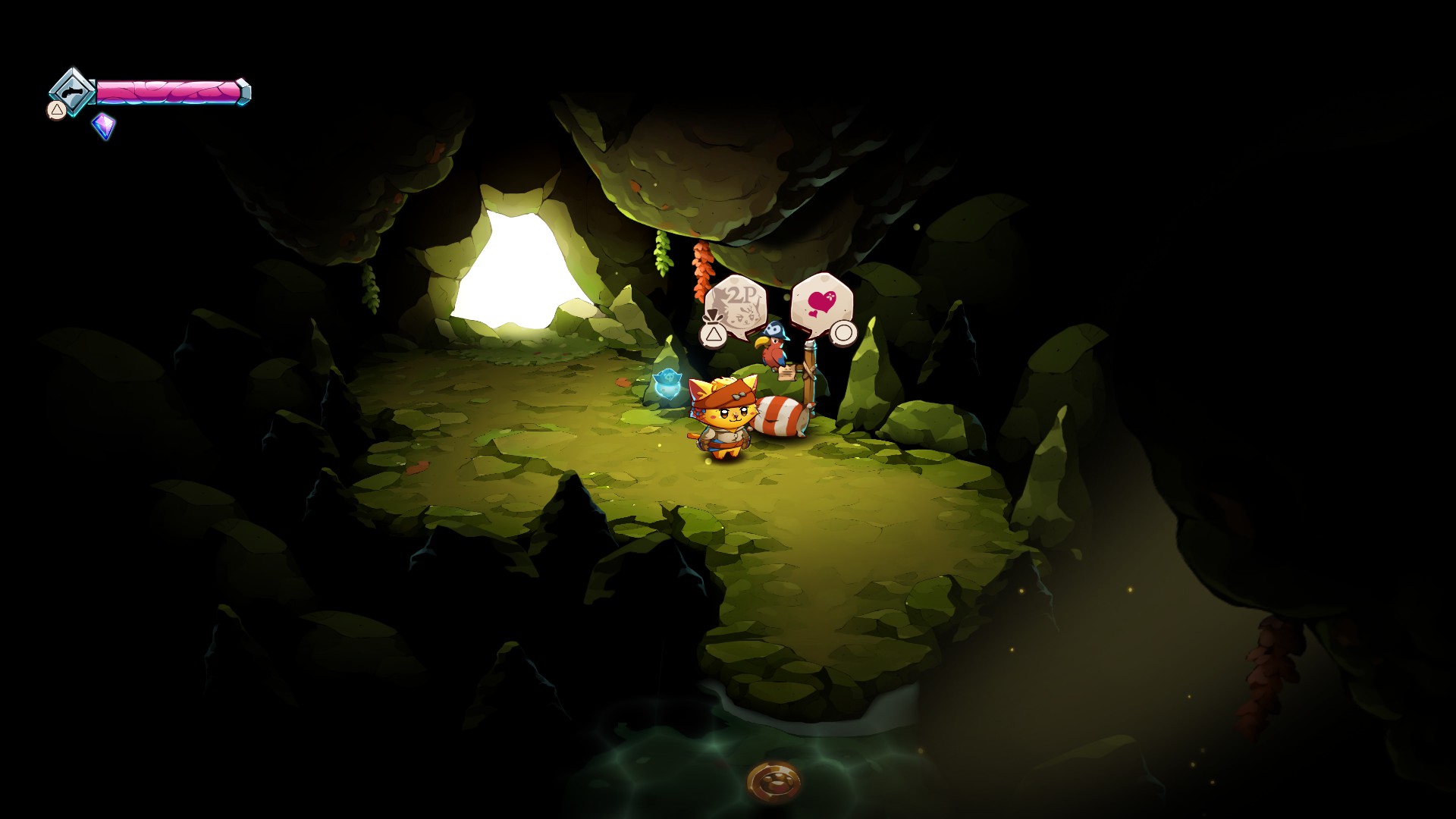
Task: Click the purple crystal gem icon
Action: point(103,125)
